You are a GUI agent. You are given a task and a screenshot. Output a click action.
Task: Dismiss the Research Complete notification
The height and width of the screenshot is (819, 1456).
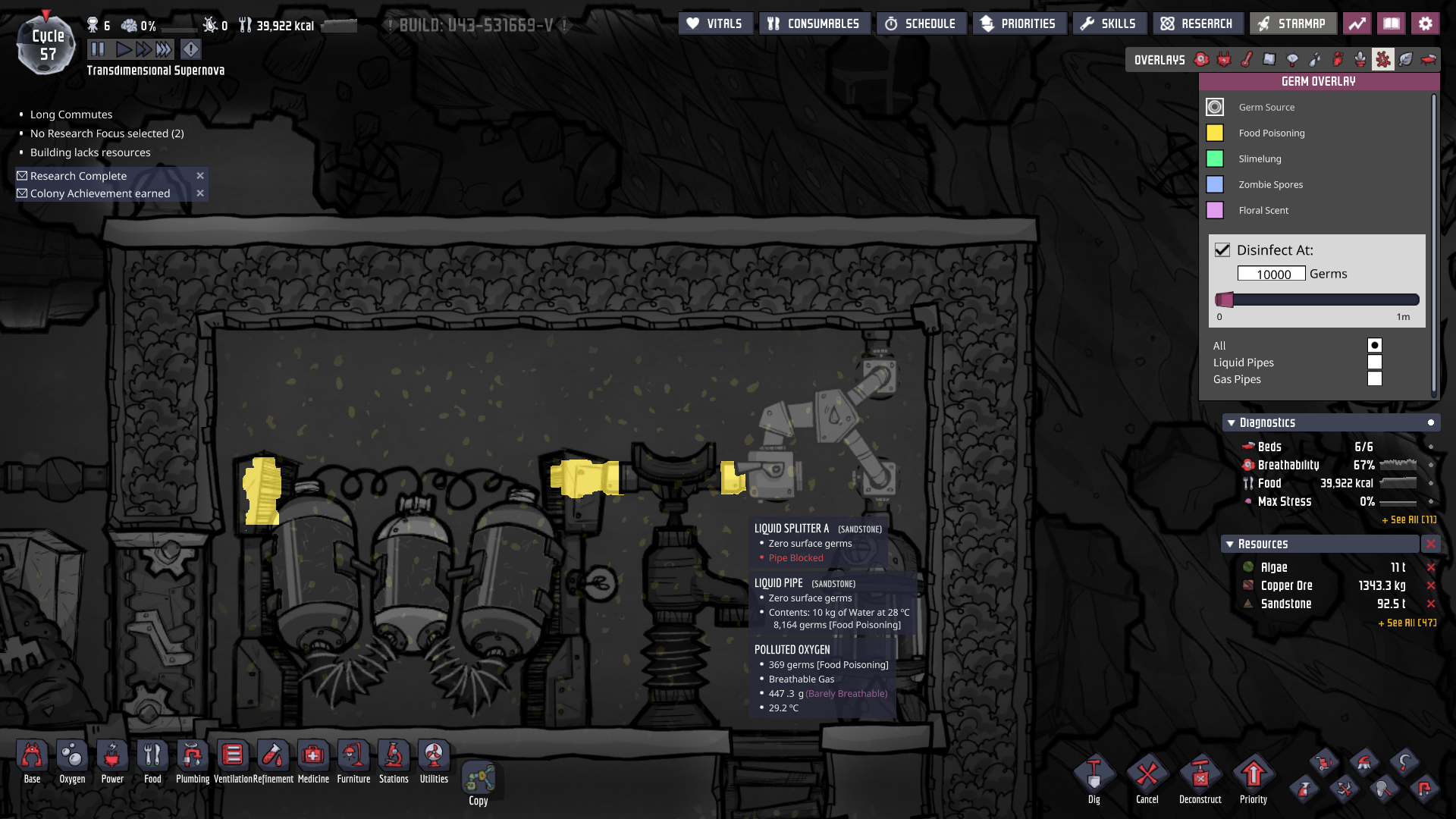point(200,176)
